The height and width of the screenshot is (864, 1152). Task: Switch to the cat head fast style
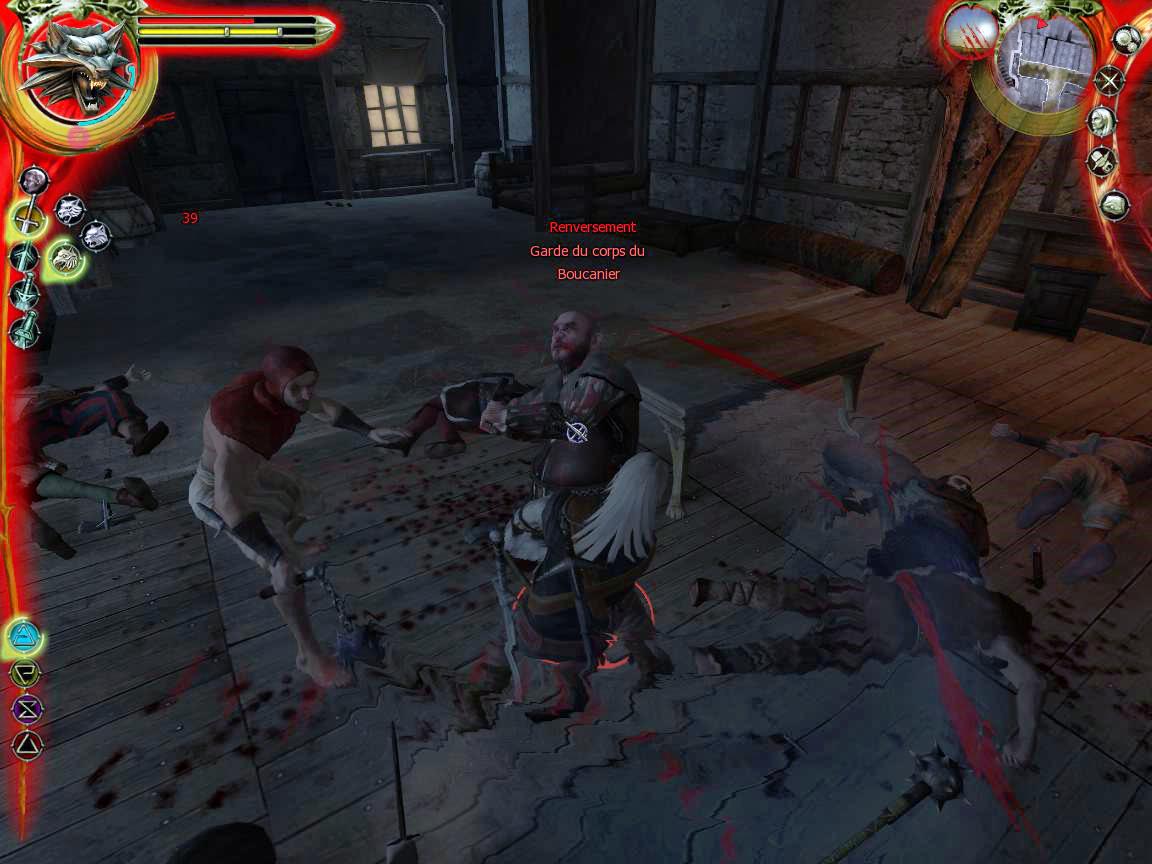[96, 235]
